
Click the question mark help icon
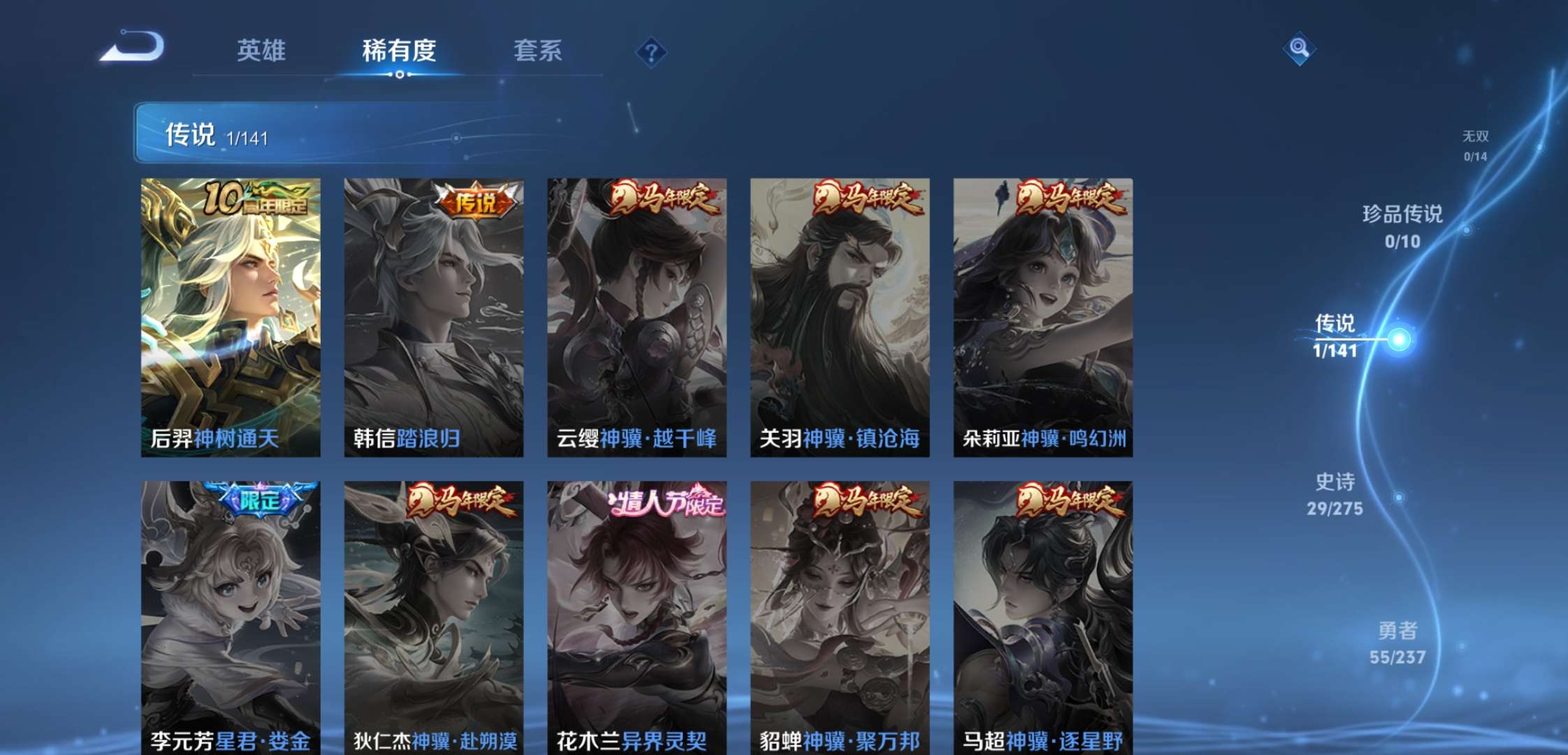[650, 52]
